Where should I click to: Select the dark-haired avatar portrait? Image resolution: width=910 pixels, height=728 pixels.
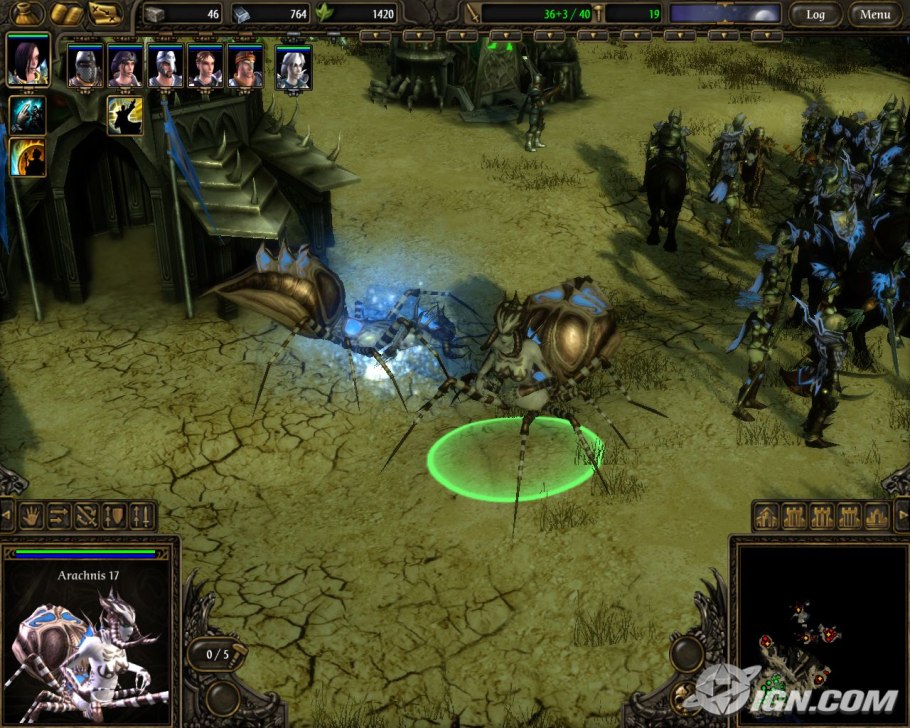(x=28, y=61)
